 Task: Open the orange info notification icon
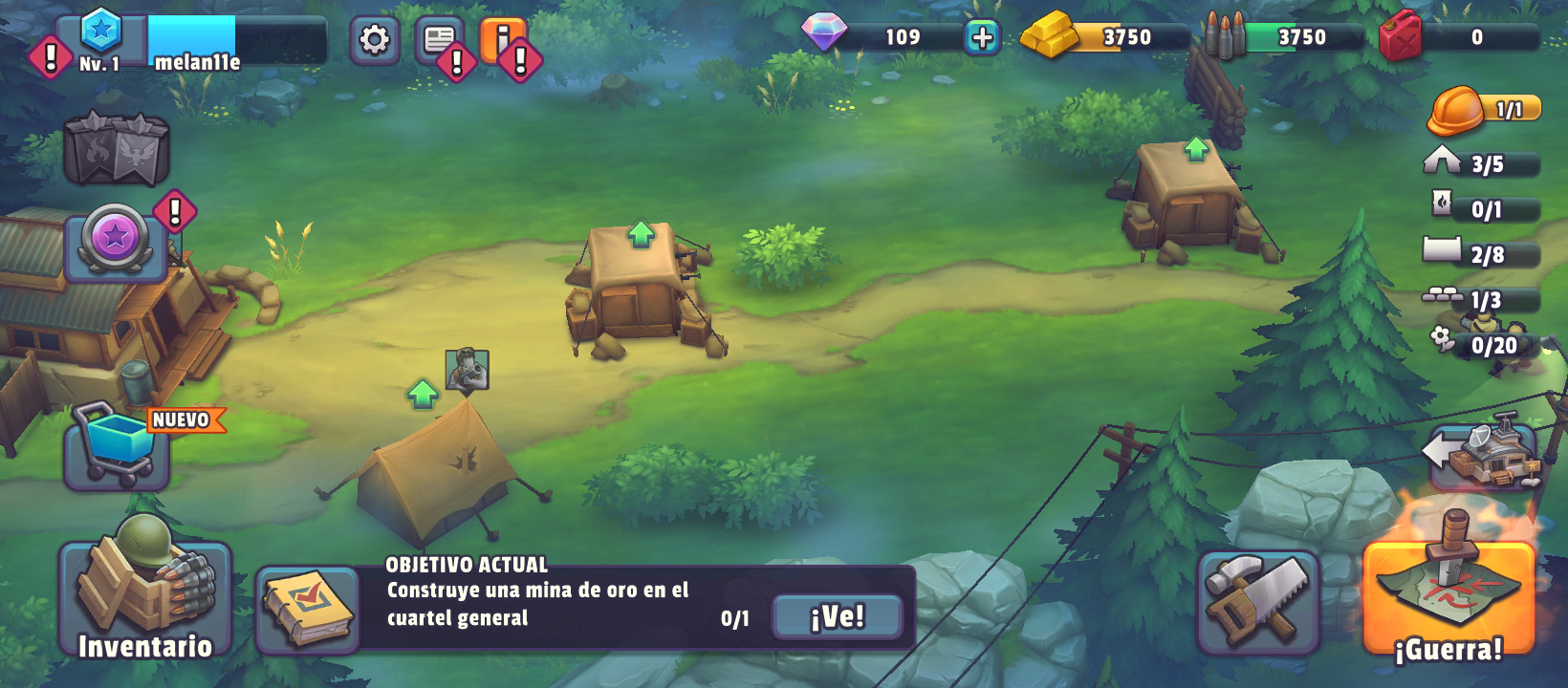click(503, 40)
